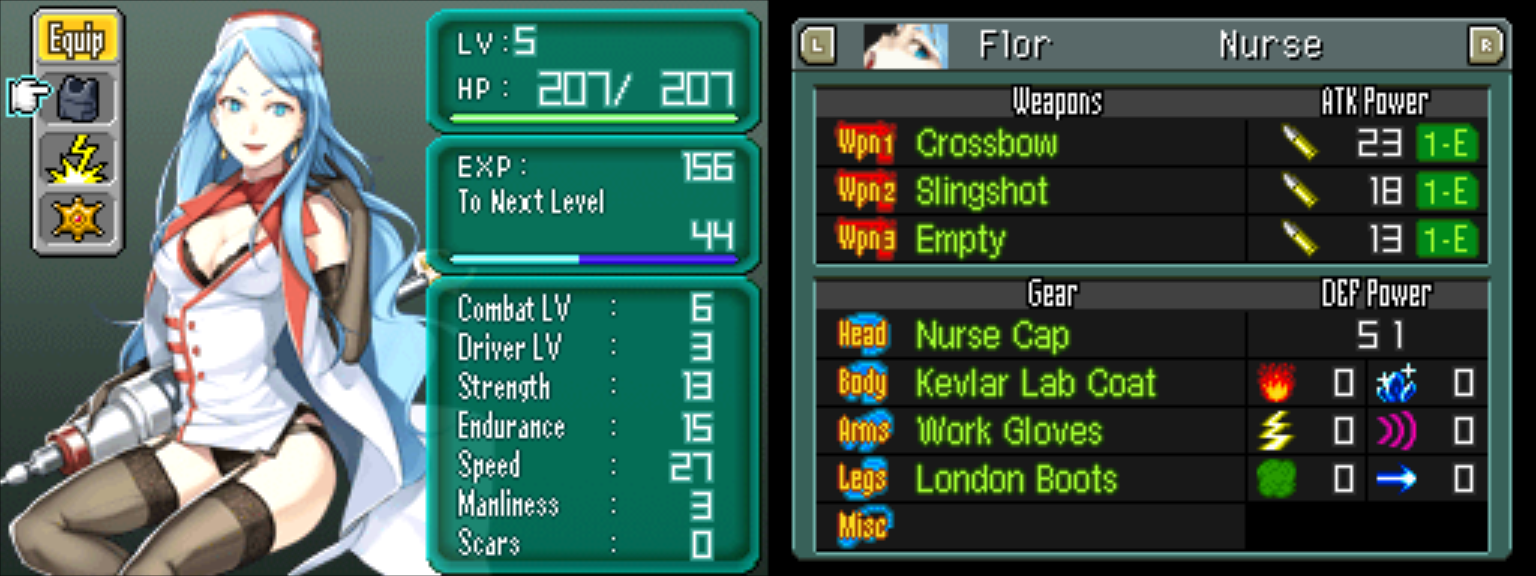The height and width of the screenshot is (576, 1536).
Task: Open the sheriff star badge icon
Action: (x=78, y=218)
